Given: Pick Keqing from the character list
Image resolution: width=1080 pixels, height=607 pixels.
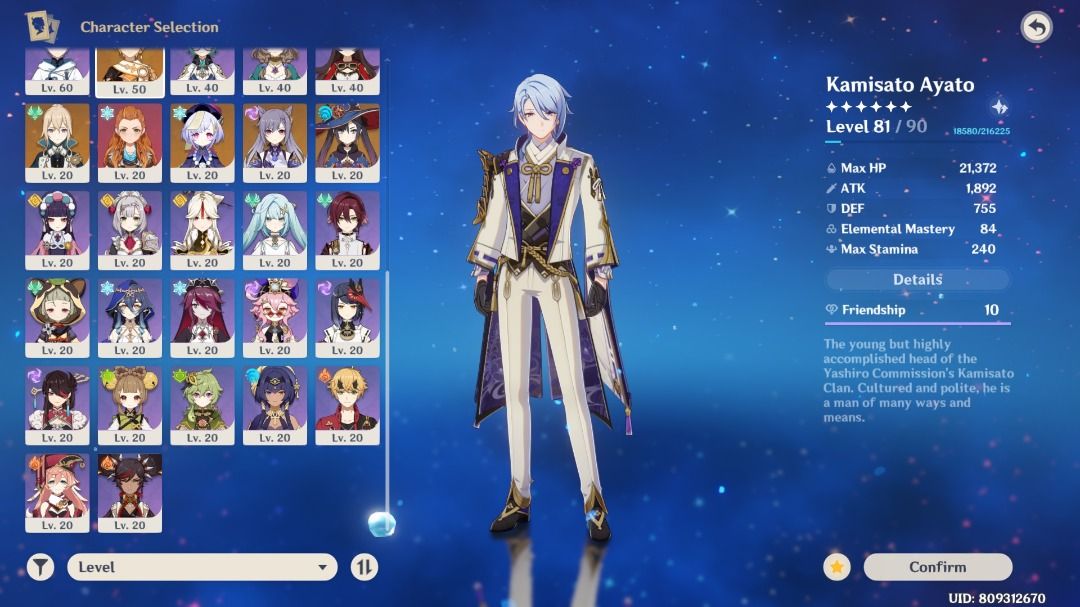Looking at the screenshot, I should pyautogui.click(x=275, y=138).
